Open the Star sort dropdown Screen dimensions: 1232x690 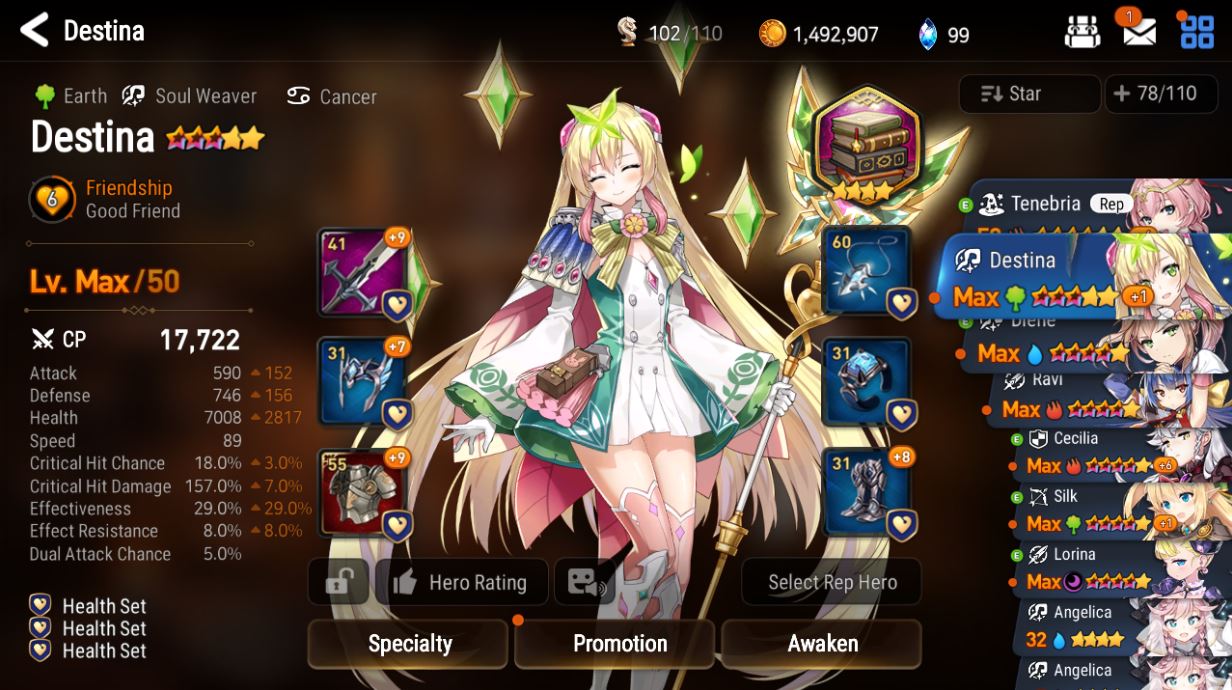click(x=1029, y=94)
